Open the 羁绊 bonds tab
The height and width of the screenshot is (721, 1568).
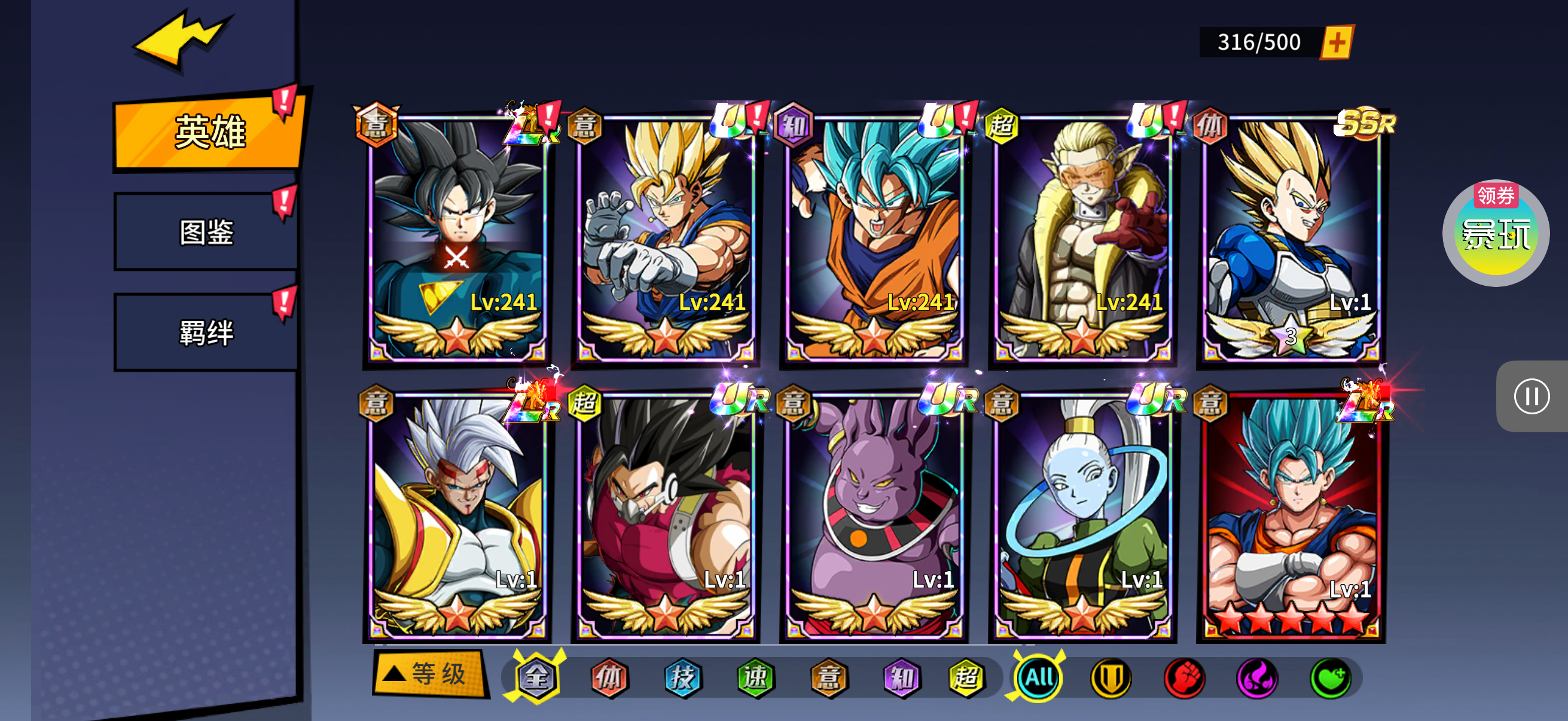tap(206, 332)
